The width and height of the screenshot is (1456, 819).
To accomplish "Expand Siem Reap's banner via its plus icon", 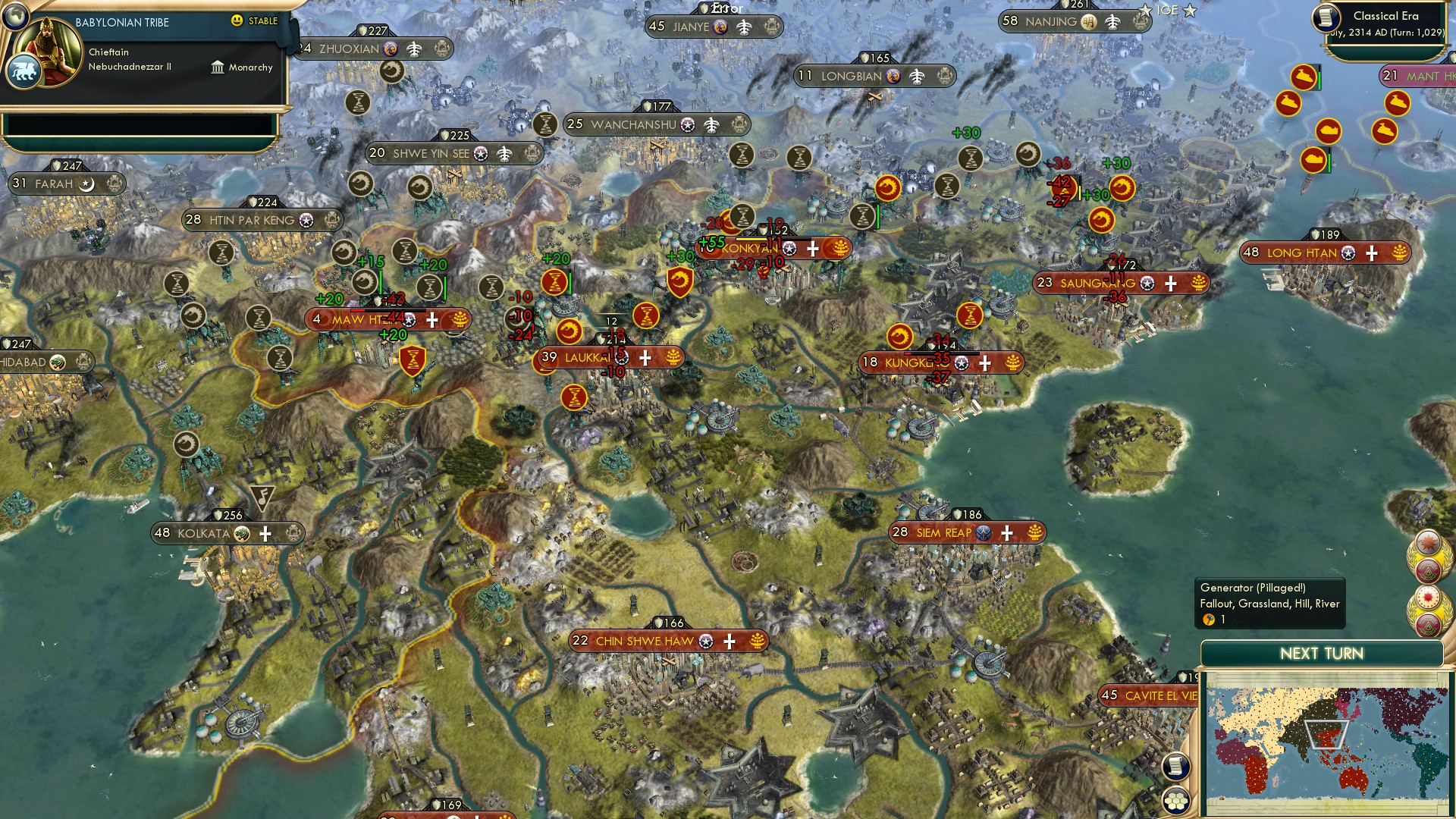I will pyautogui.click(x=1007, y=533).
